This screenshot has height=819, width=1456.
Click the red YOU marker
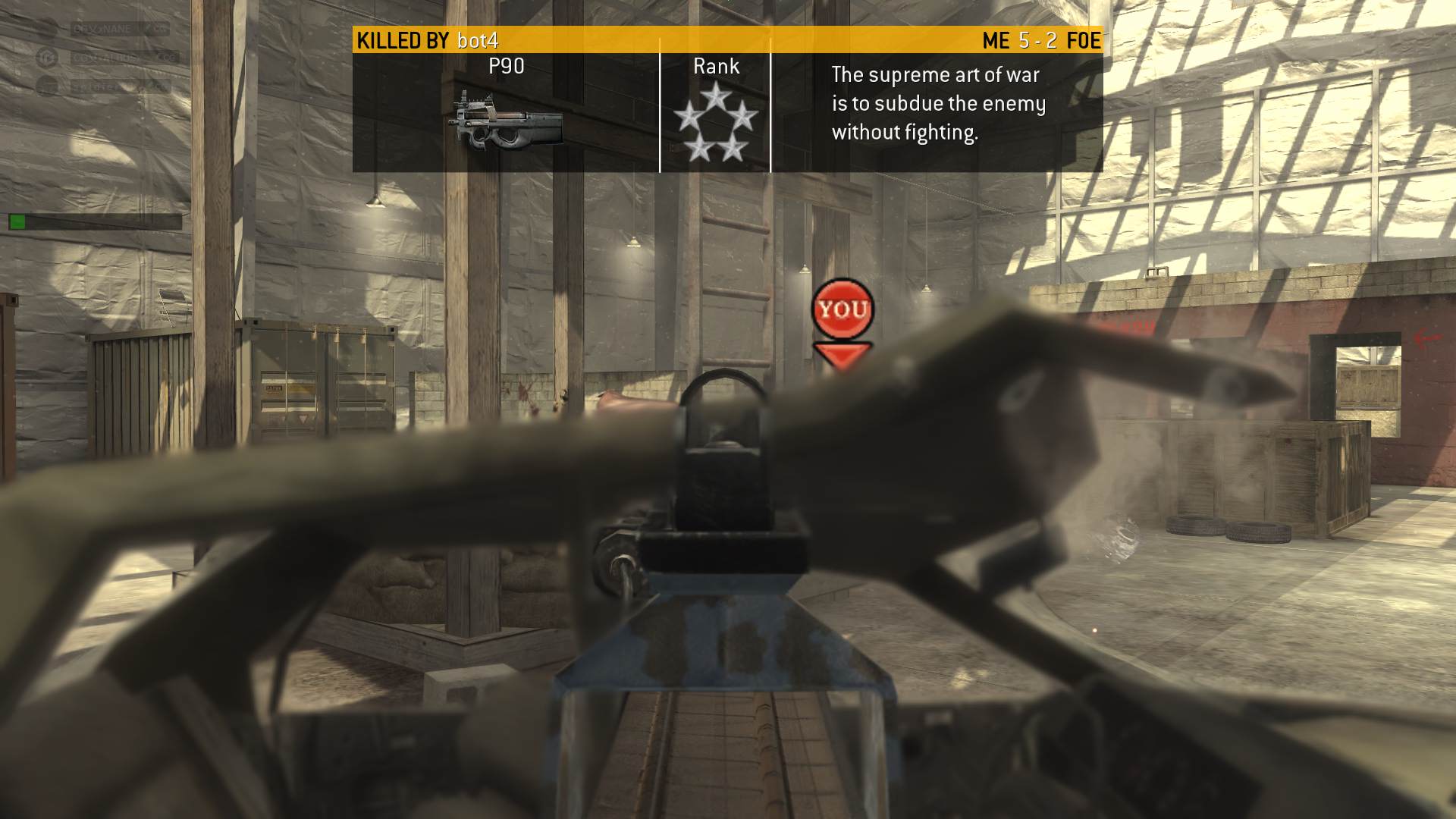pos(843,309)
